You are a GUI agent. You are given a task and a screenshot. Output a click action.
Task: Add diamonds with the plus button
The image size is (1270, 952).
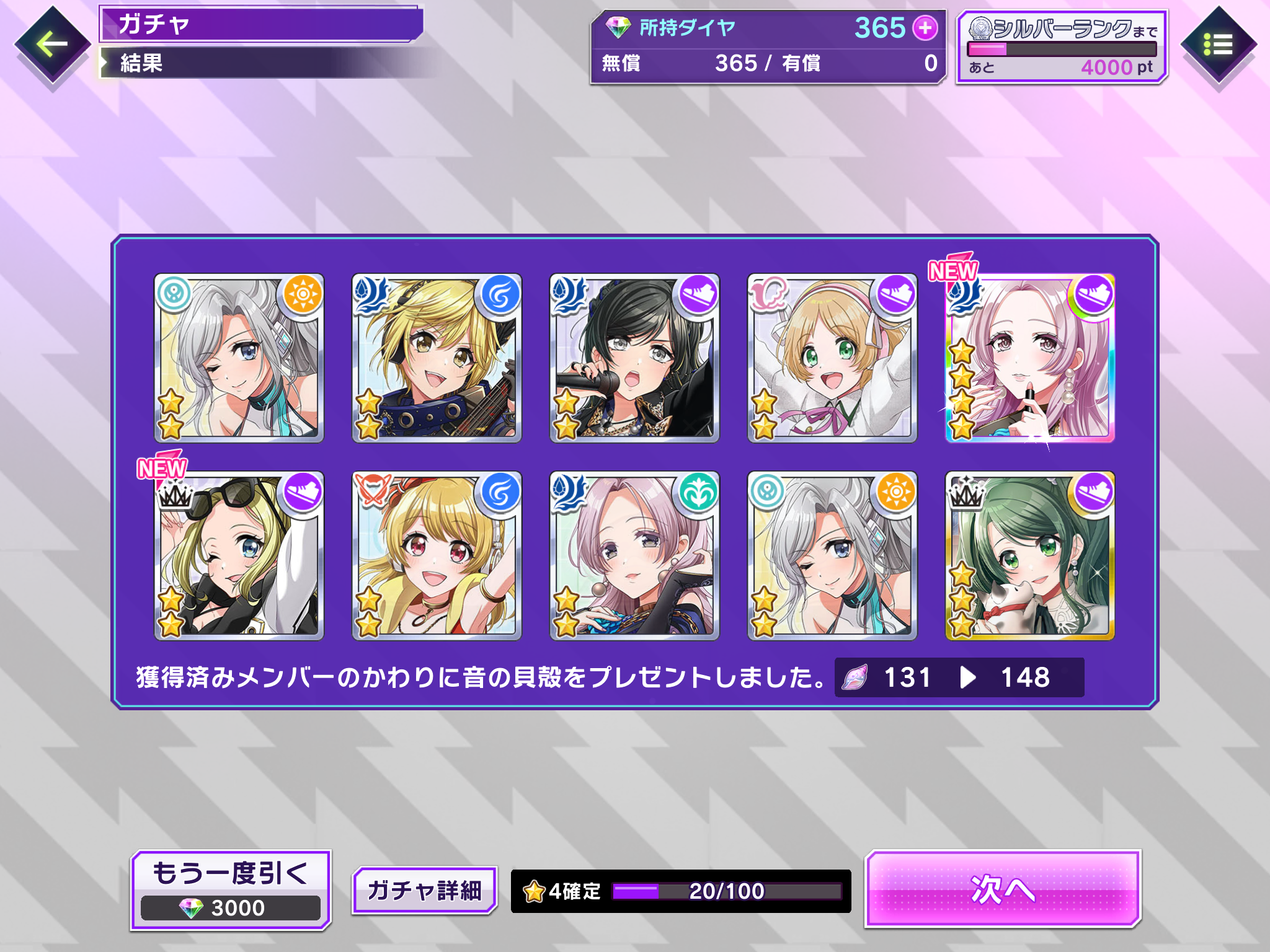925,28
